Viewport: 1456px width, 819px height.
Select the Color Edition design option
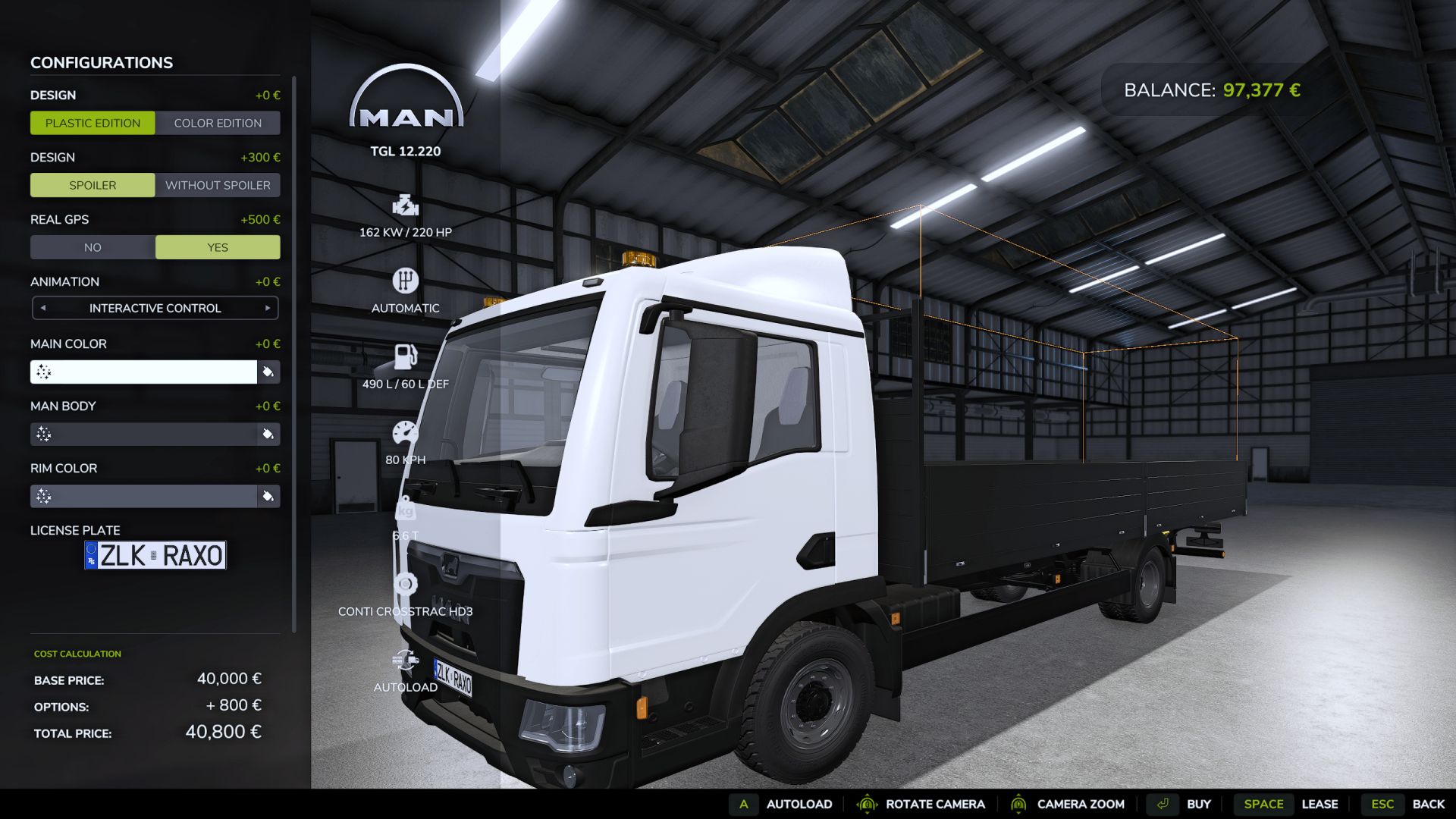point(217,123)
